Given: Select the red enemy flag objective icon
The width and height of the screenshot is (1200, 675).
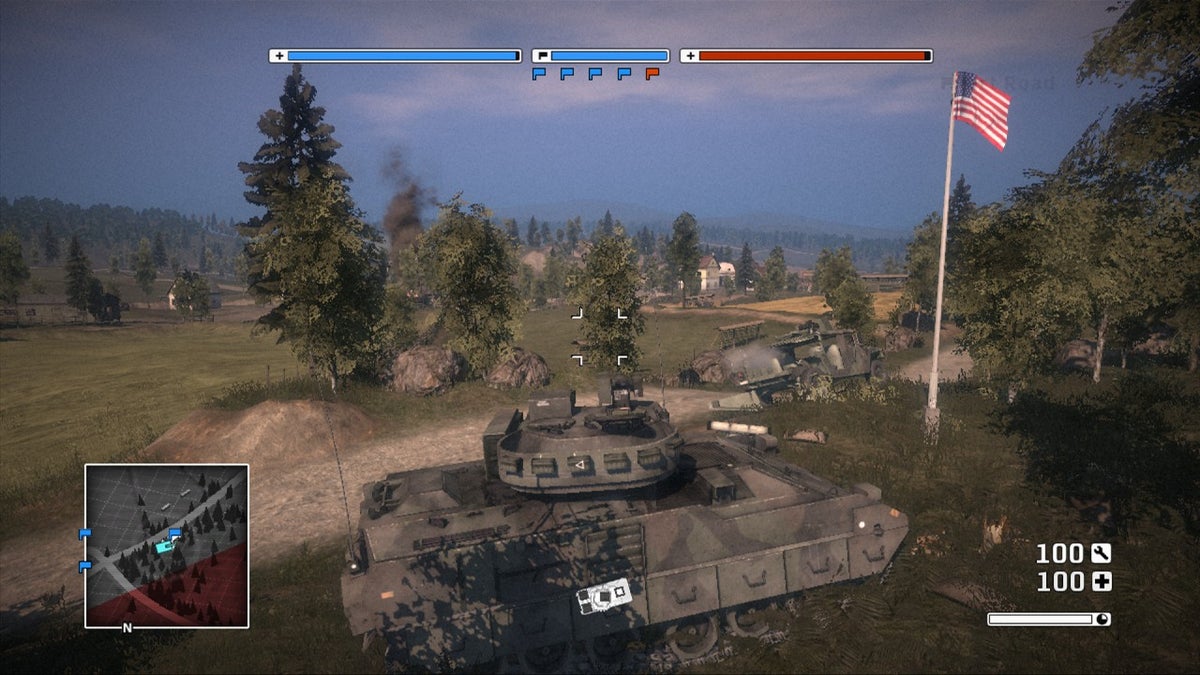Looking at the screenshot, I should click(x=652, y=74).
